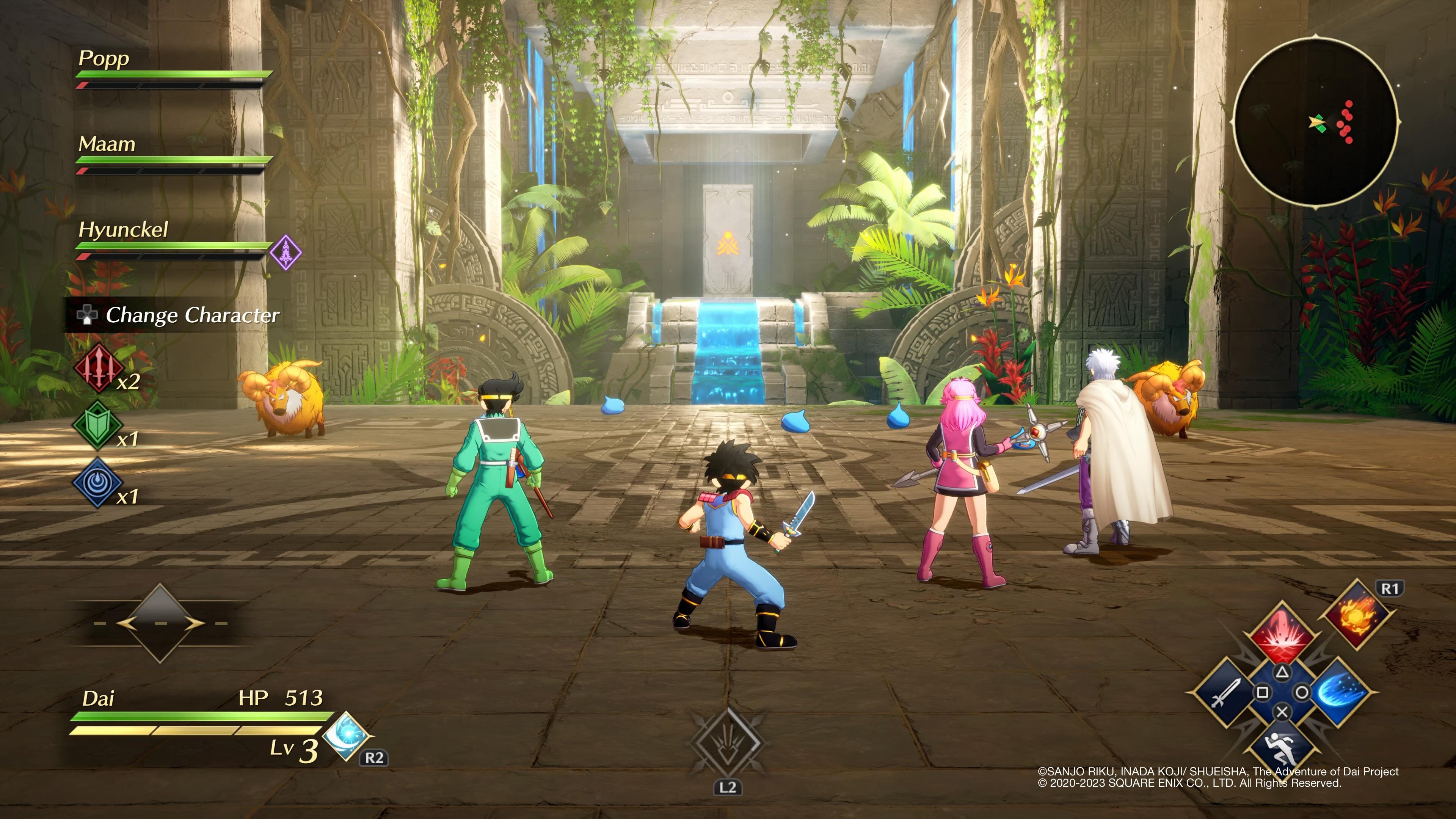Click Hyunckel's purple diamond status icon
1456x819 pixels.
(286, 252)
